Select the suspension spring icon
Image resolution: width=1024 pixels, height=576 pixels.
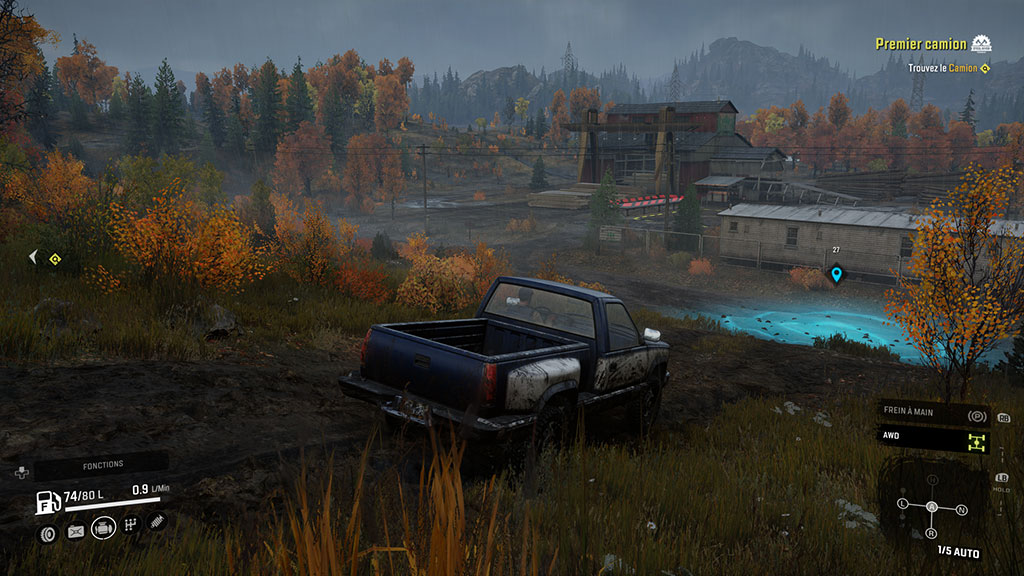point(157,521)
